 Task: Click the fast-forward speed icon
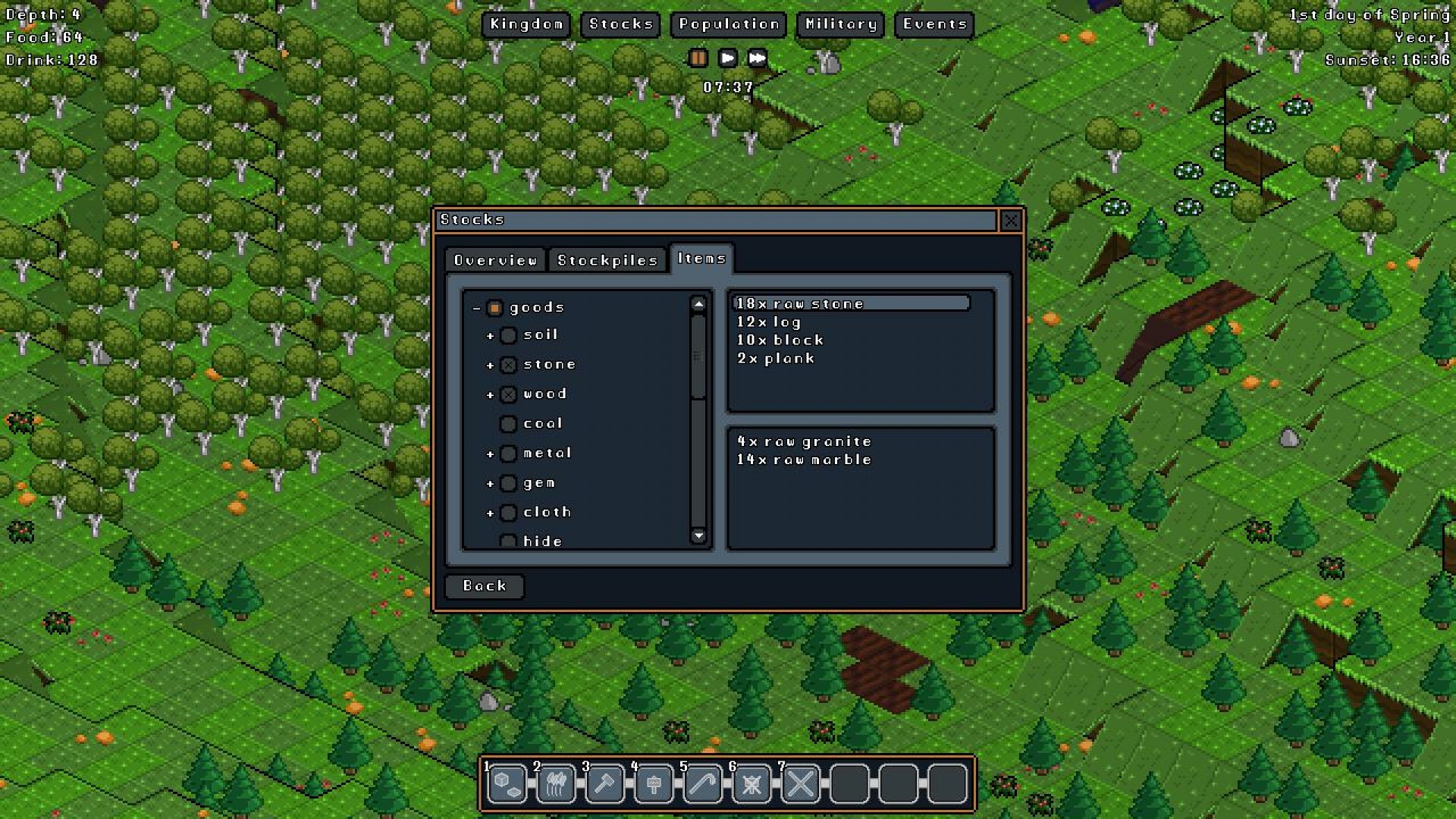click(755, 58)
